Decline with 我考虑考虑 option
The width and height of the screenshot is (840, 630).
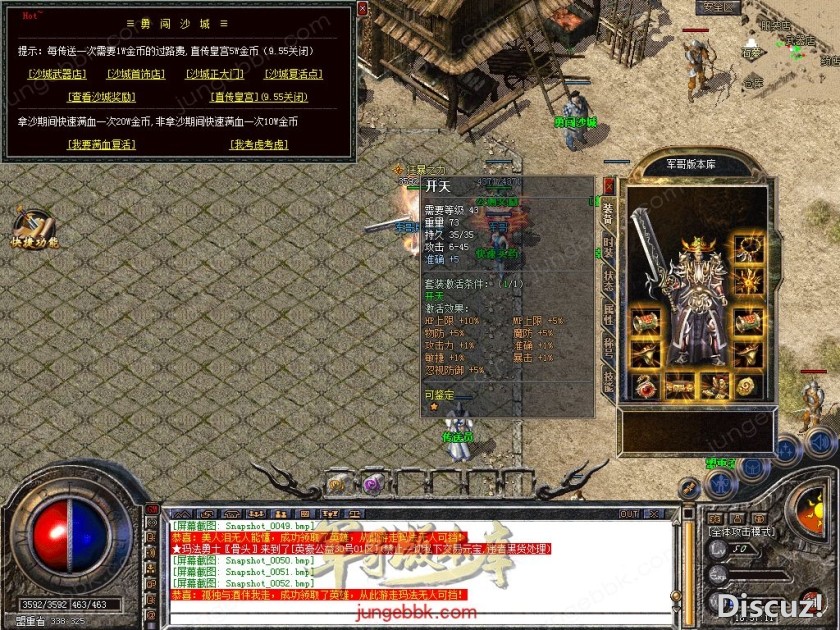[259, 145]
